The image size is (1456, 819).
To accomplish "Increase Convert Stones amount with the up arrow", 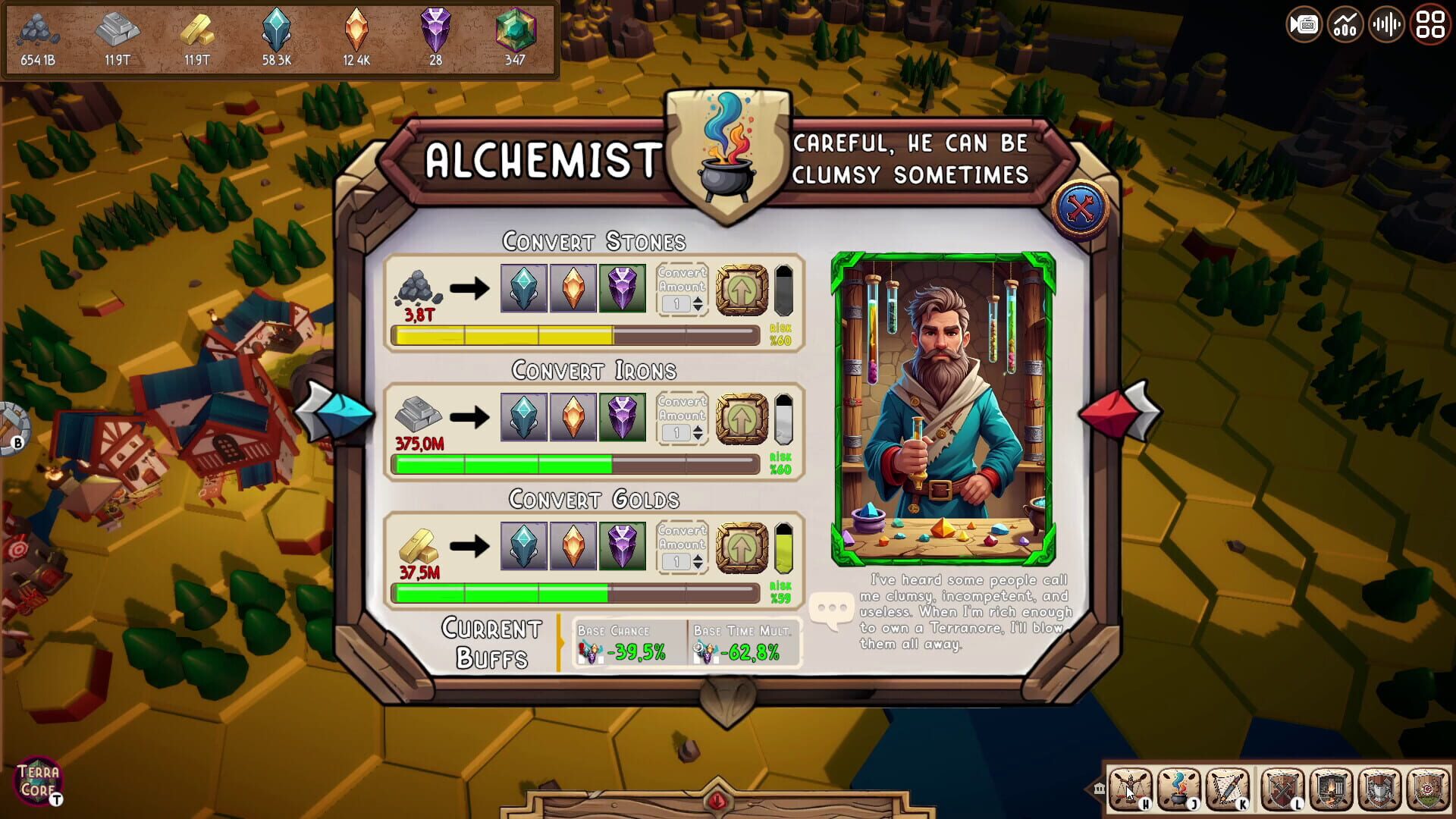I will coord(698,298).
